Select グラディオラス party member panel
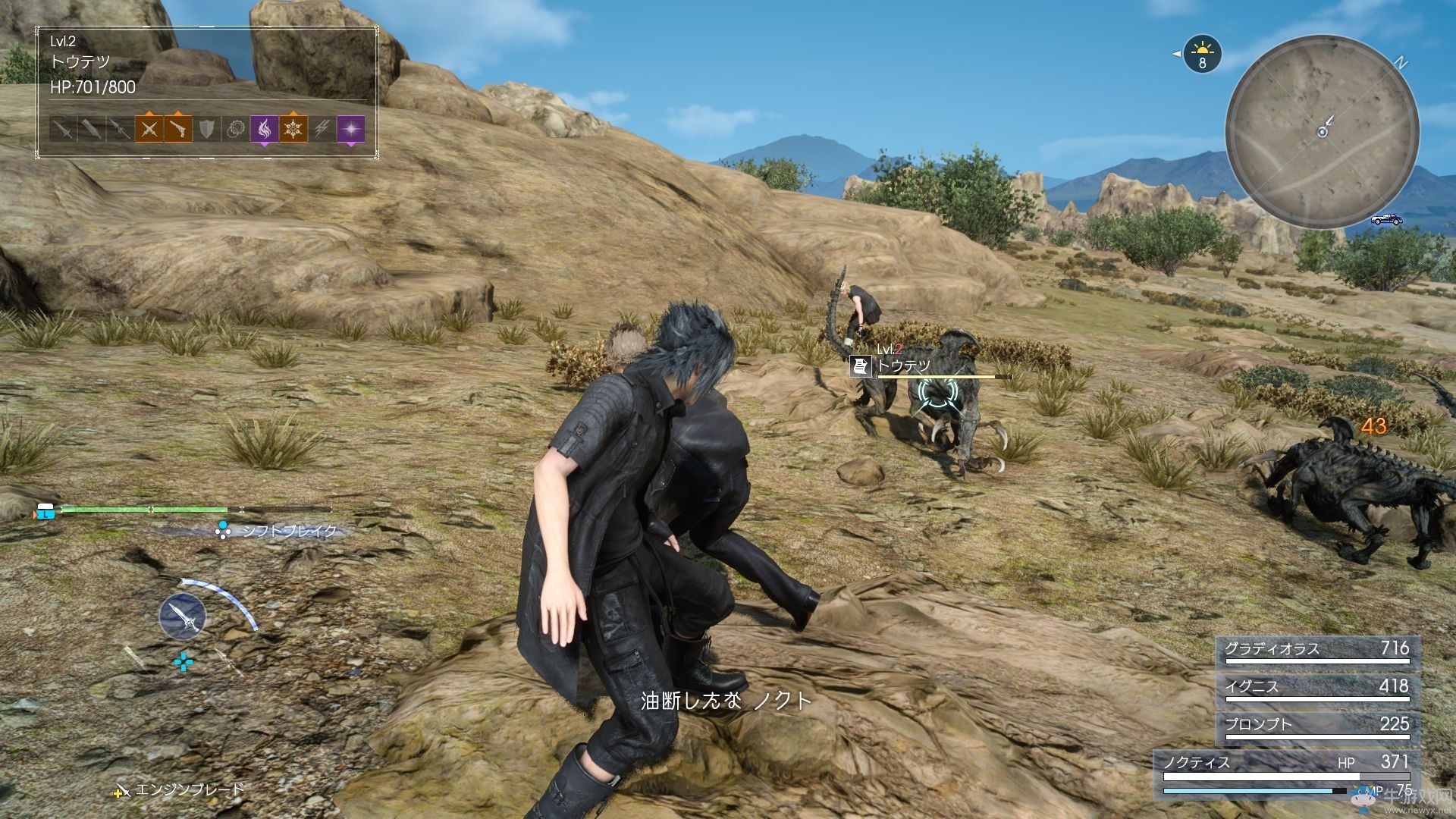Screen dimensions: 1456x819 [1316, 650]
